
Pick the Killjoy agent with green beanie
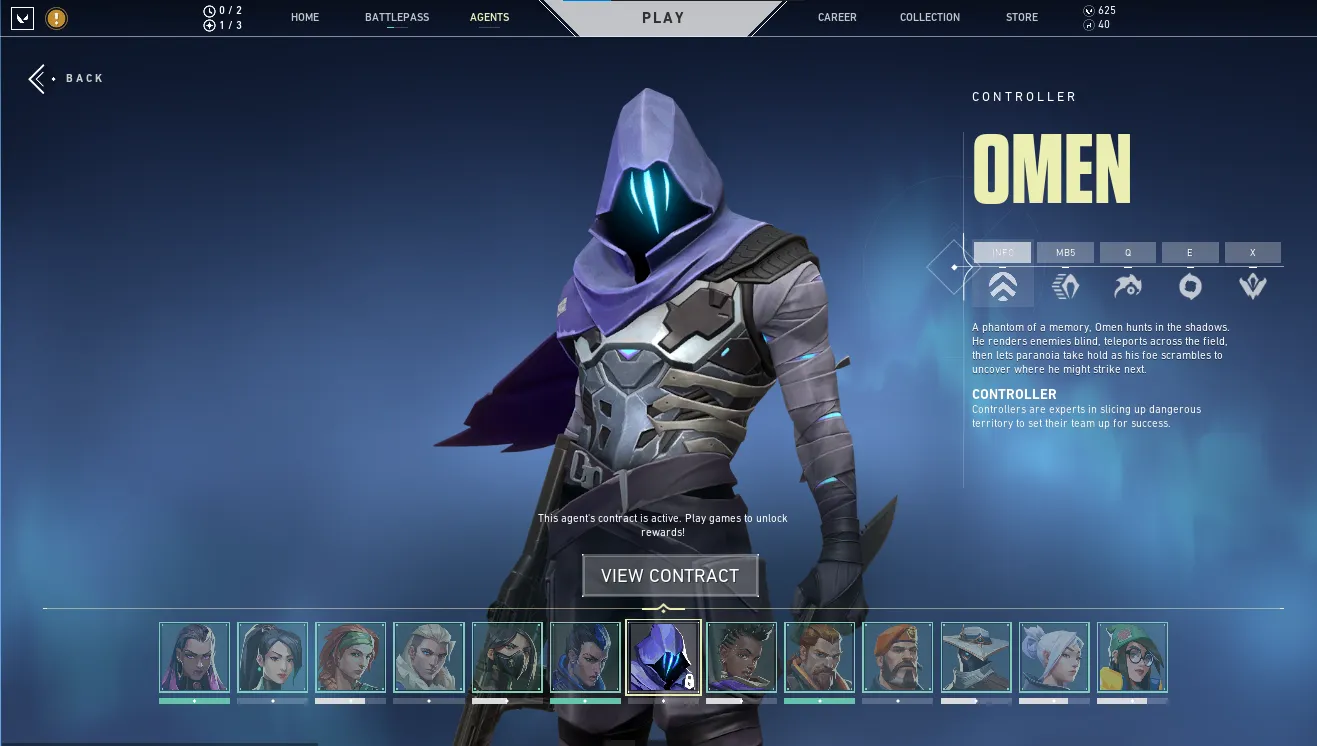[x=1132, y=657]
